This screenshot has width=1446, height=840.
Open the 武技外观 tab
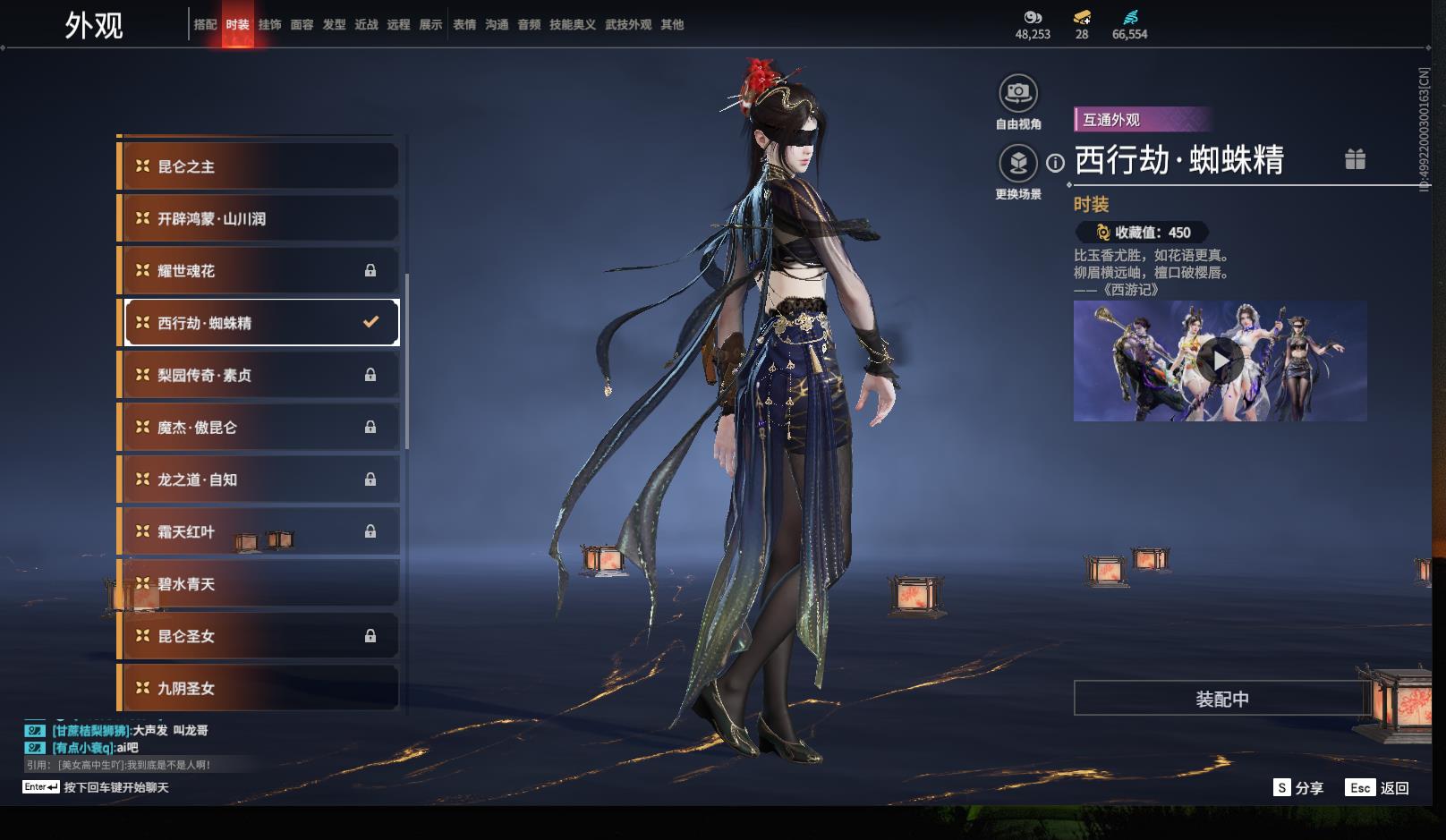pyautogui.click(x=627, y=25)
